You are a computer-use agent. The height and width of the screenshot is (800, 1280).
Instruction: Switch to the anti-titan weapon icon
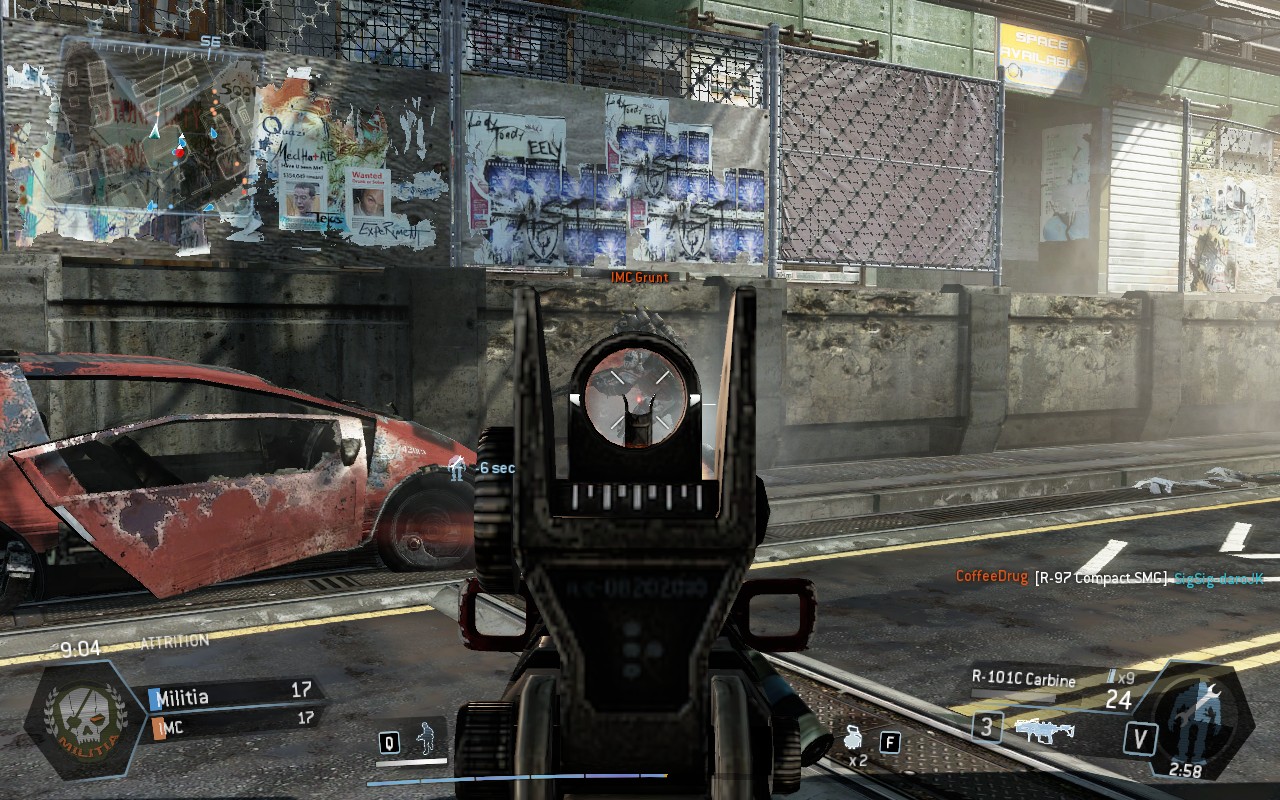coord(1044,729)
